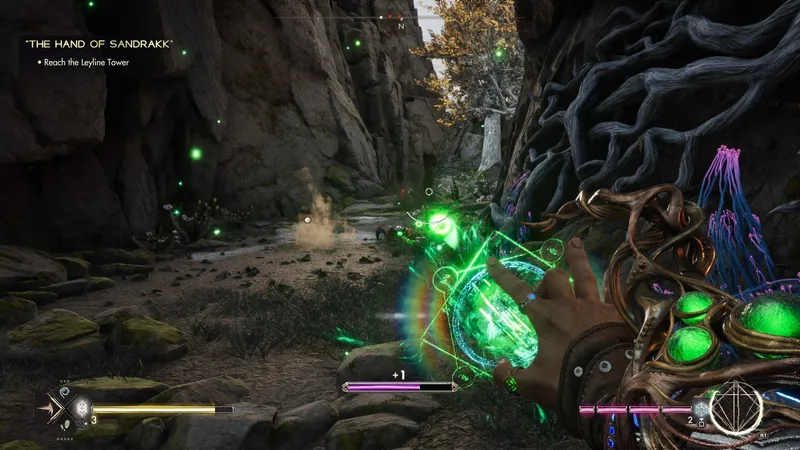Use the health crystal icon
The width and height of the screenshot is (800, 450).
pos(81,408)
